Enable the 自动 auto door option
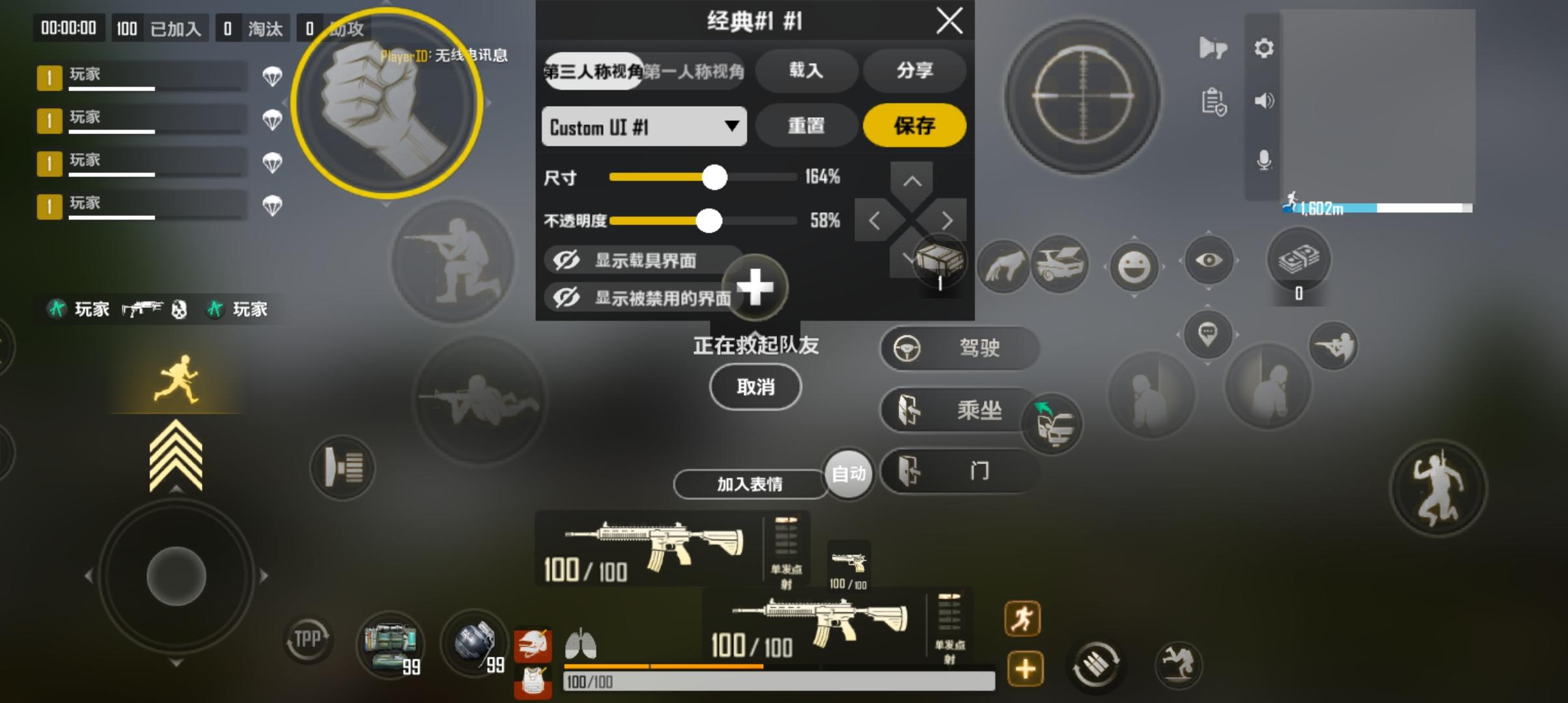Screen dimensions: 1568x703 (848, 475)
